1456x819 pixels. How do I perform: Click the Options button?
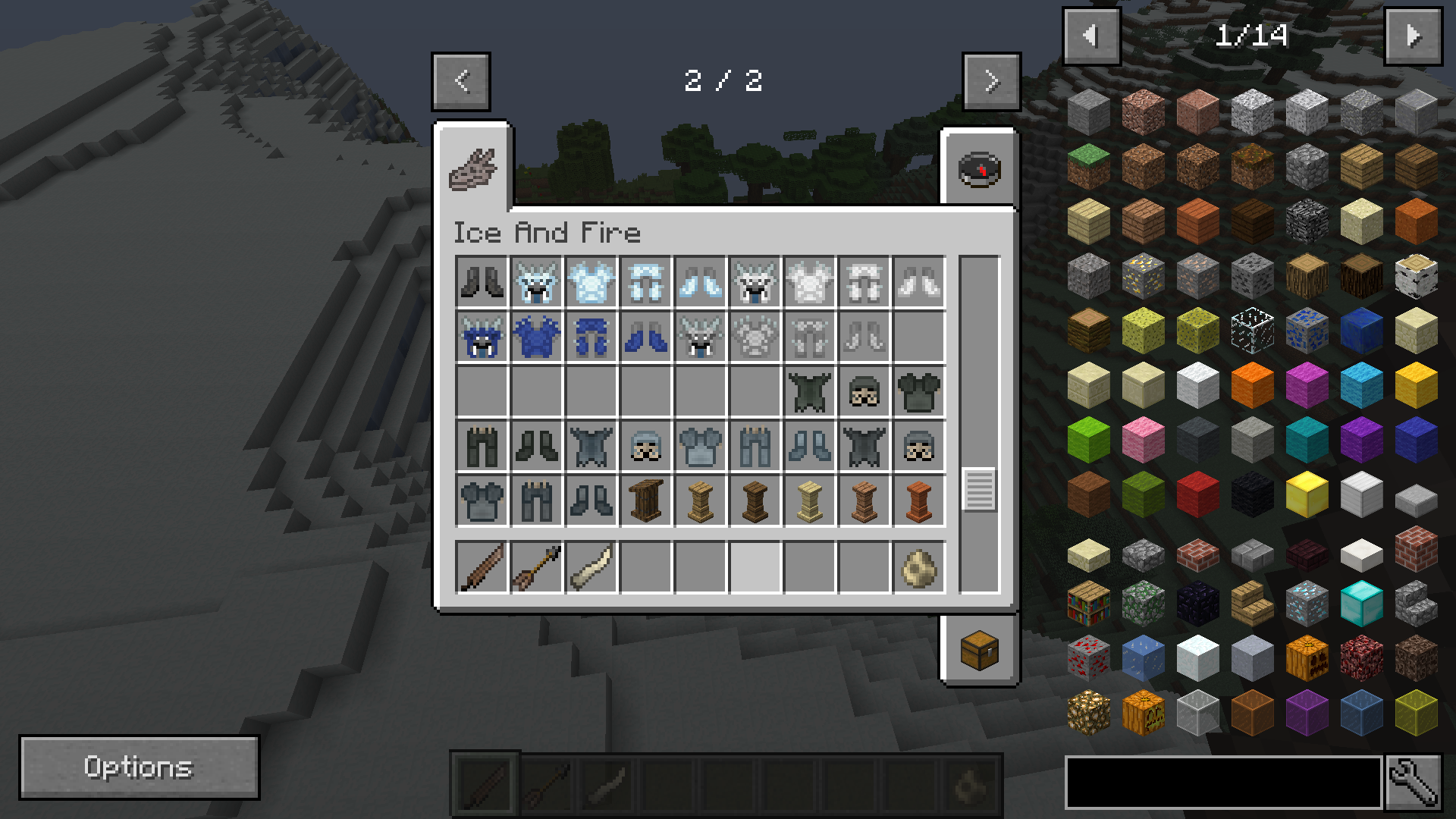point(139,767)
